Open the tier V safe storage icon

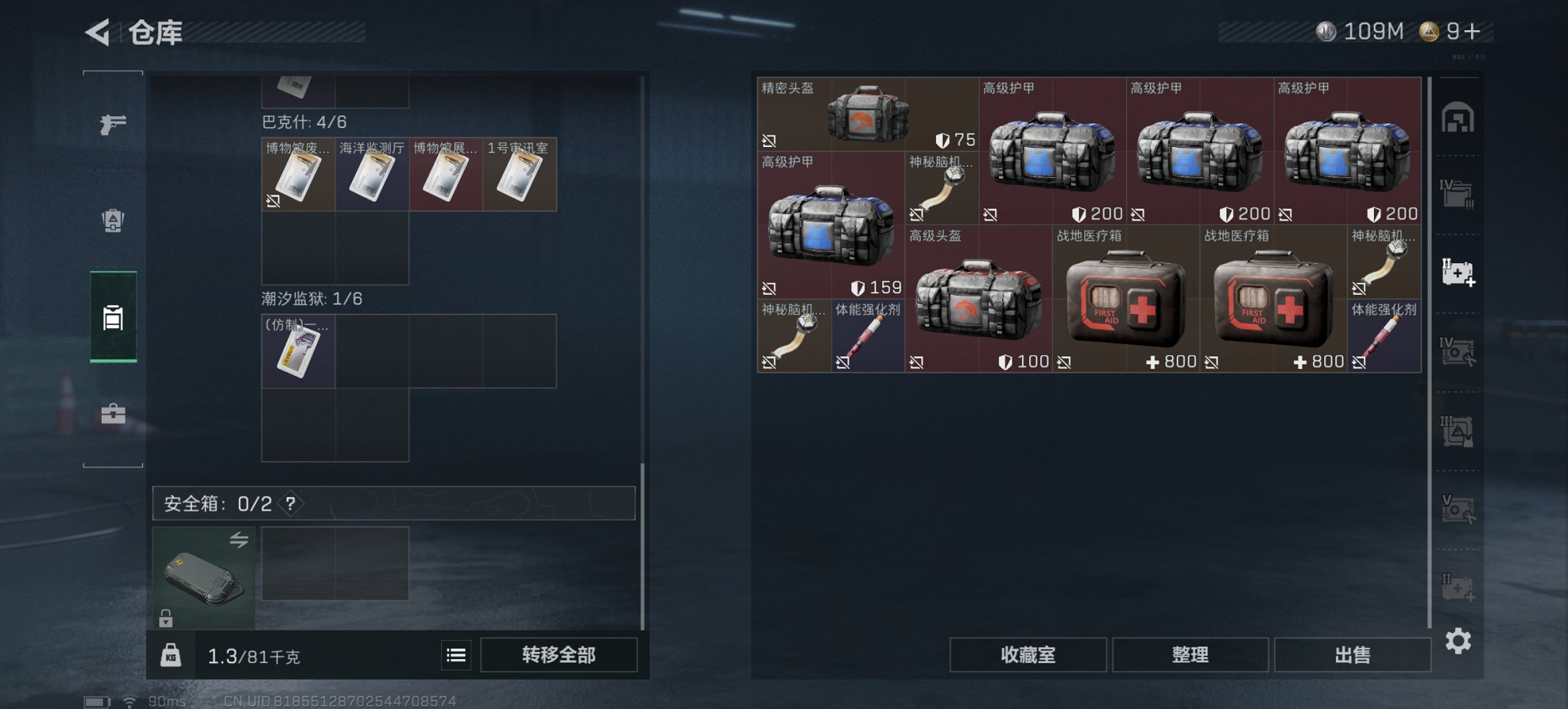tap(1459, 509)
